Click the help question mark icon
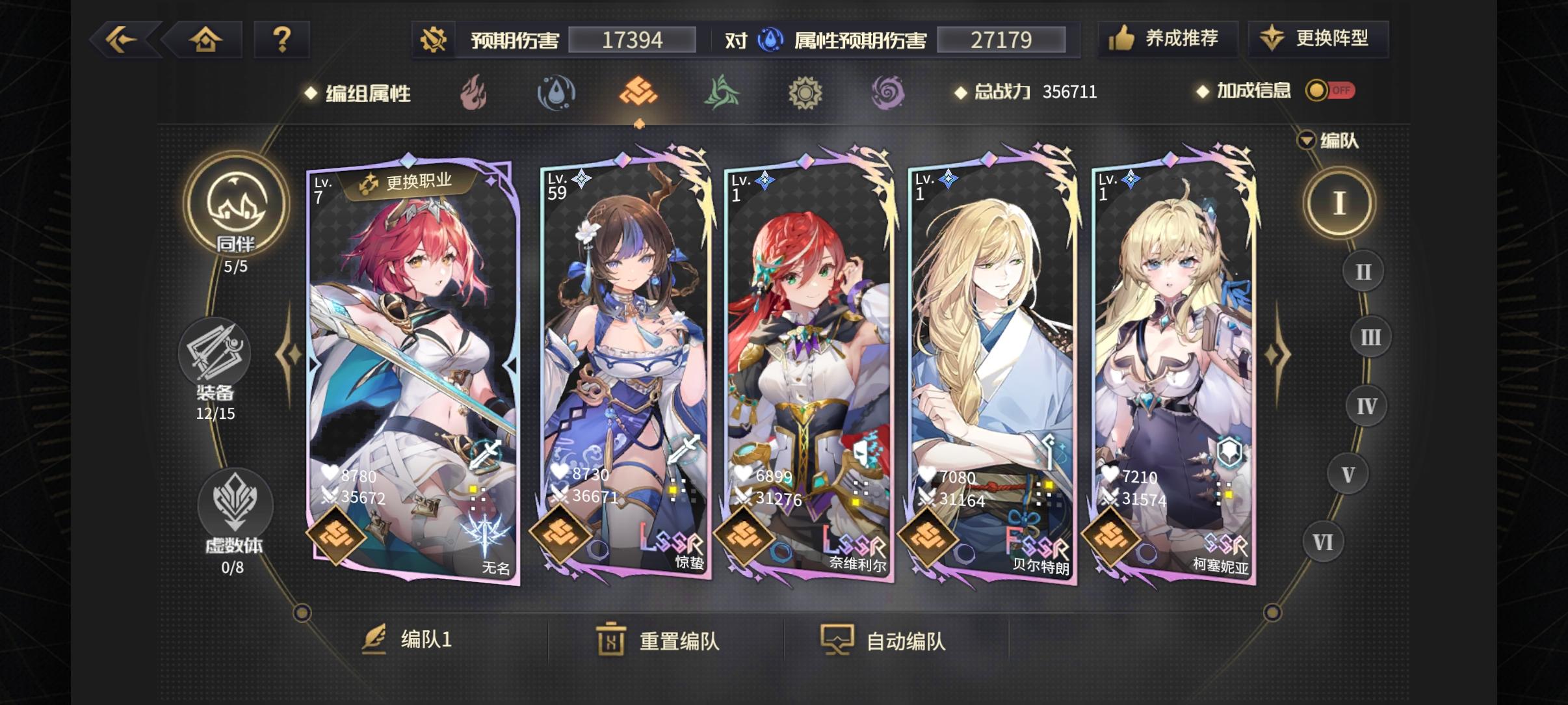Screen dimensions: 1568x705 coord(282,39)
